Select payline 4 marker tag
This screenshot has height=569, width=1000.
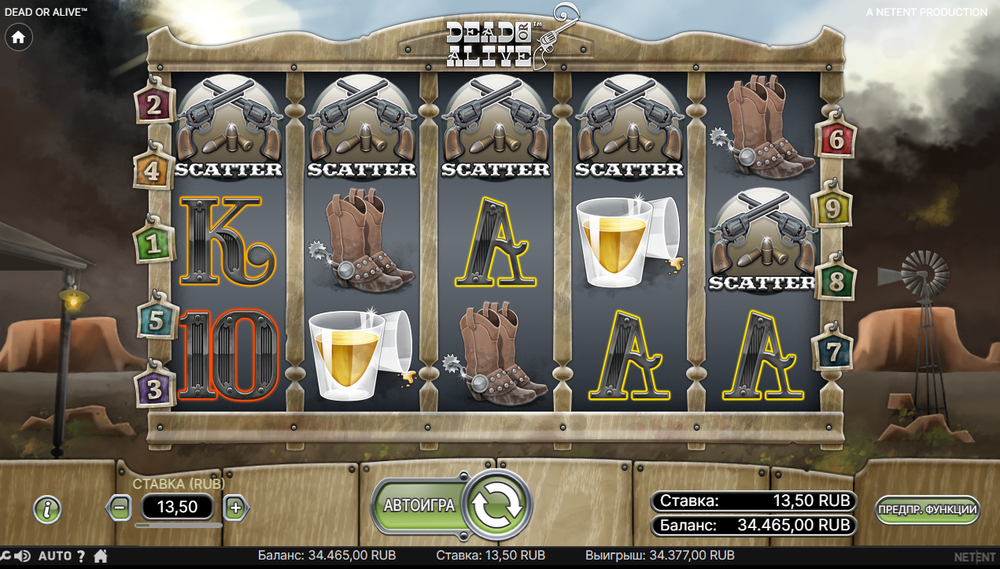[152, 172]
